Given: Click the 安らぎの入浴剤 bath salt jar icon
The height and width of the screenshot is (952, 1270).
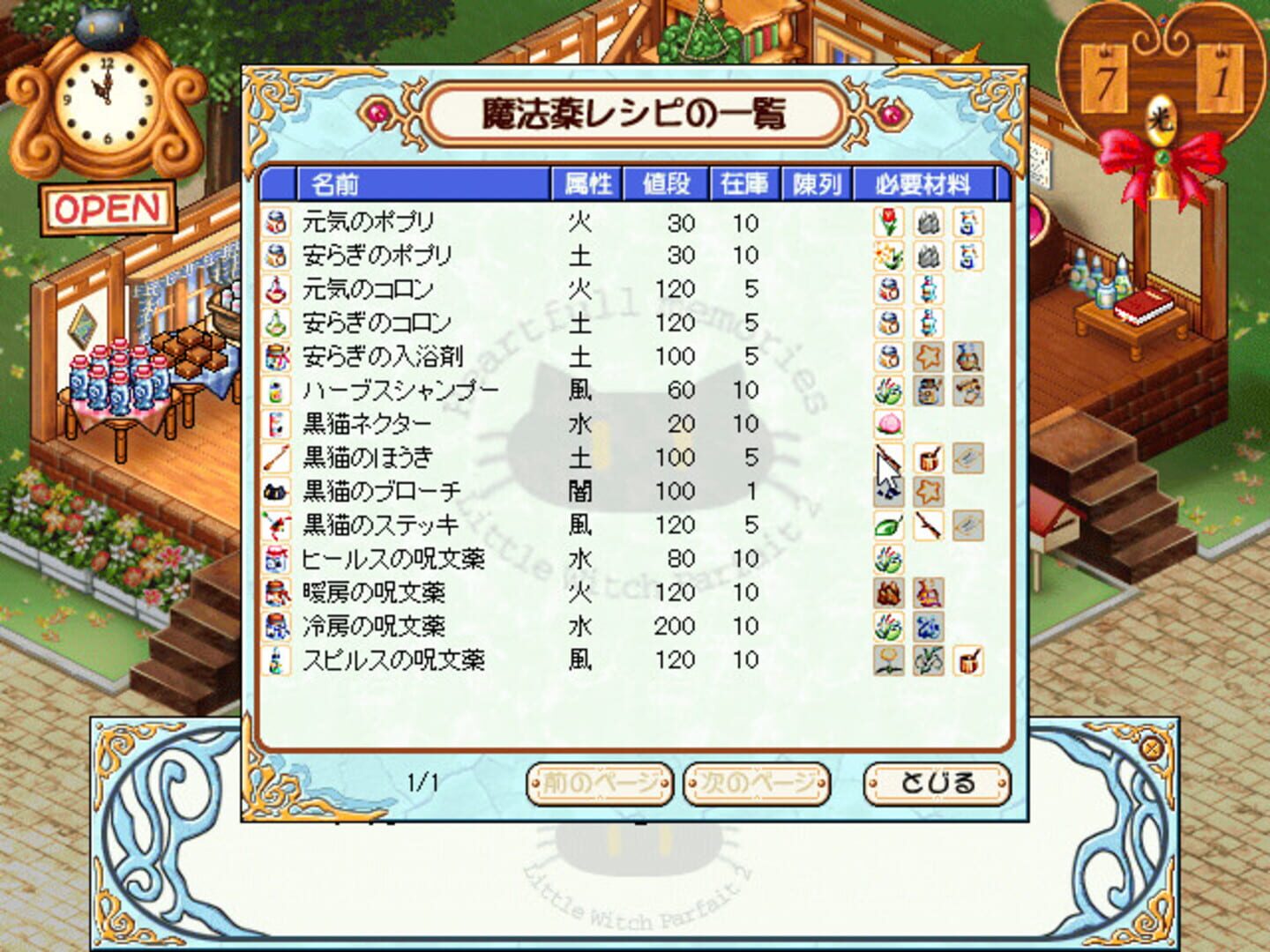Looking at the screenshot, I should (276, 357).
